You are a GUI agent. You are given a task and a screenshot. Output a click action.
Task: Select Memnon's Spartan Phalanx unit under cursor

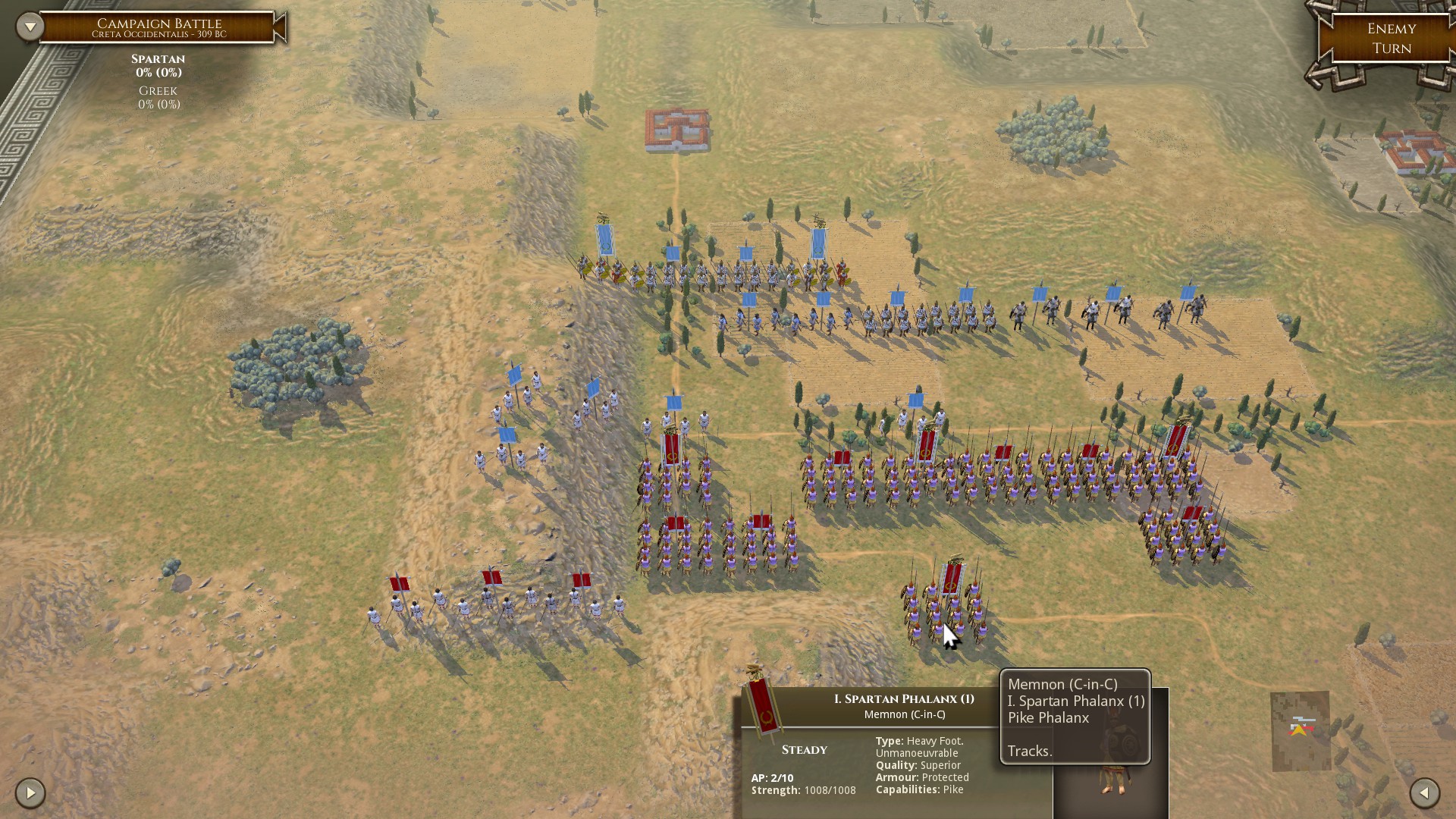click(x=943, y=607)
